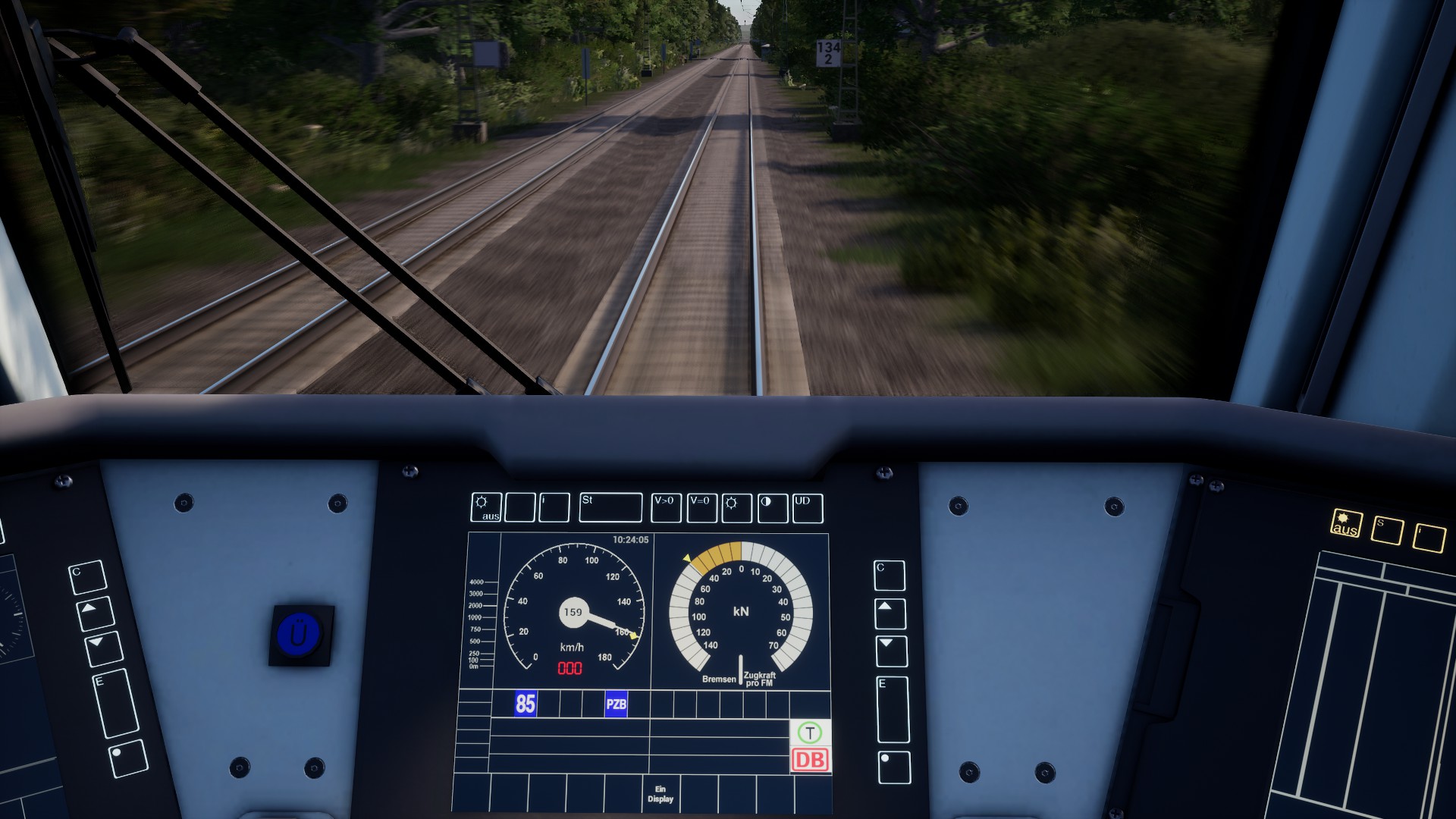The width and height of the screenshot is (1456, 819).
Task: Click the C key right of the force gauge
Action: pyautogui.click(x=889, y=576)
